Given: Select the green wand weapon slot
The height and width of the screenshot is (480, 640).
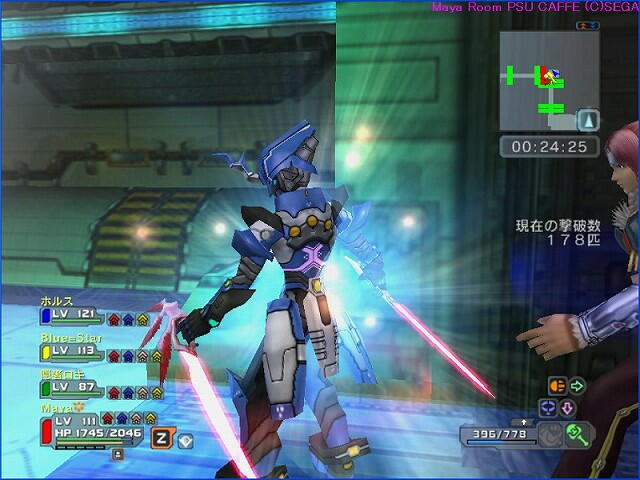Looking at the screenshot, I should 577,434.
